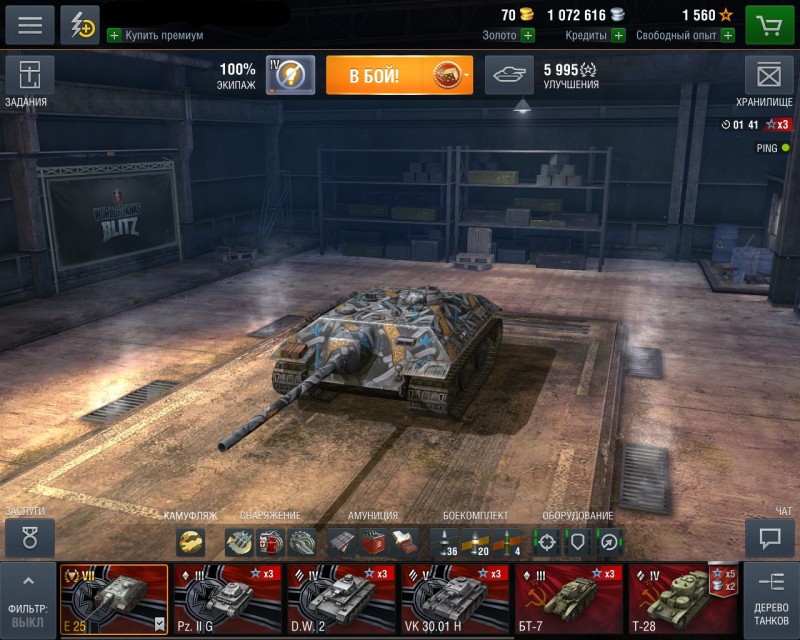Click Купить премиум link
Screen dimensions: 800x640
[155, 35]
